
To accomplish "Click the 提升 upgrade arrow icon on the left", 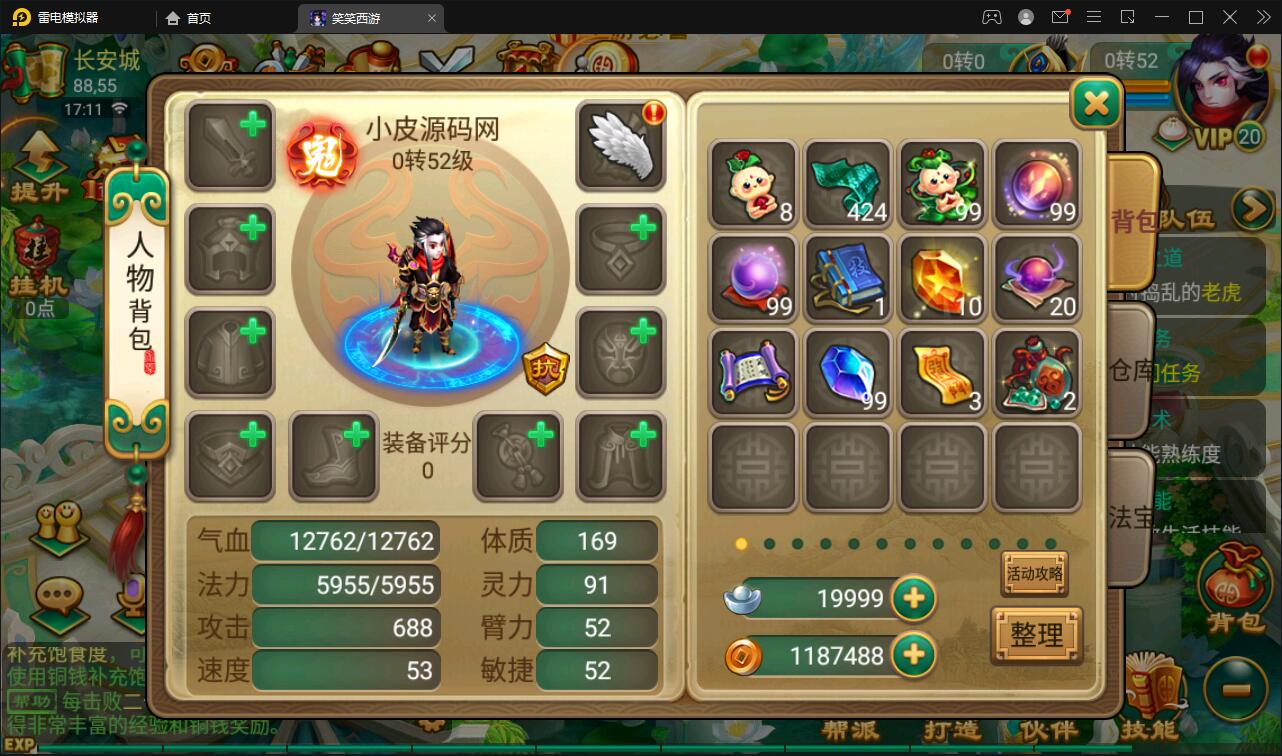I will click(38, 160).
